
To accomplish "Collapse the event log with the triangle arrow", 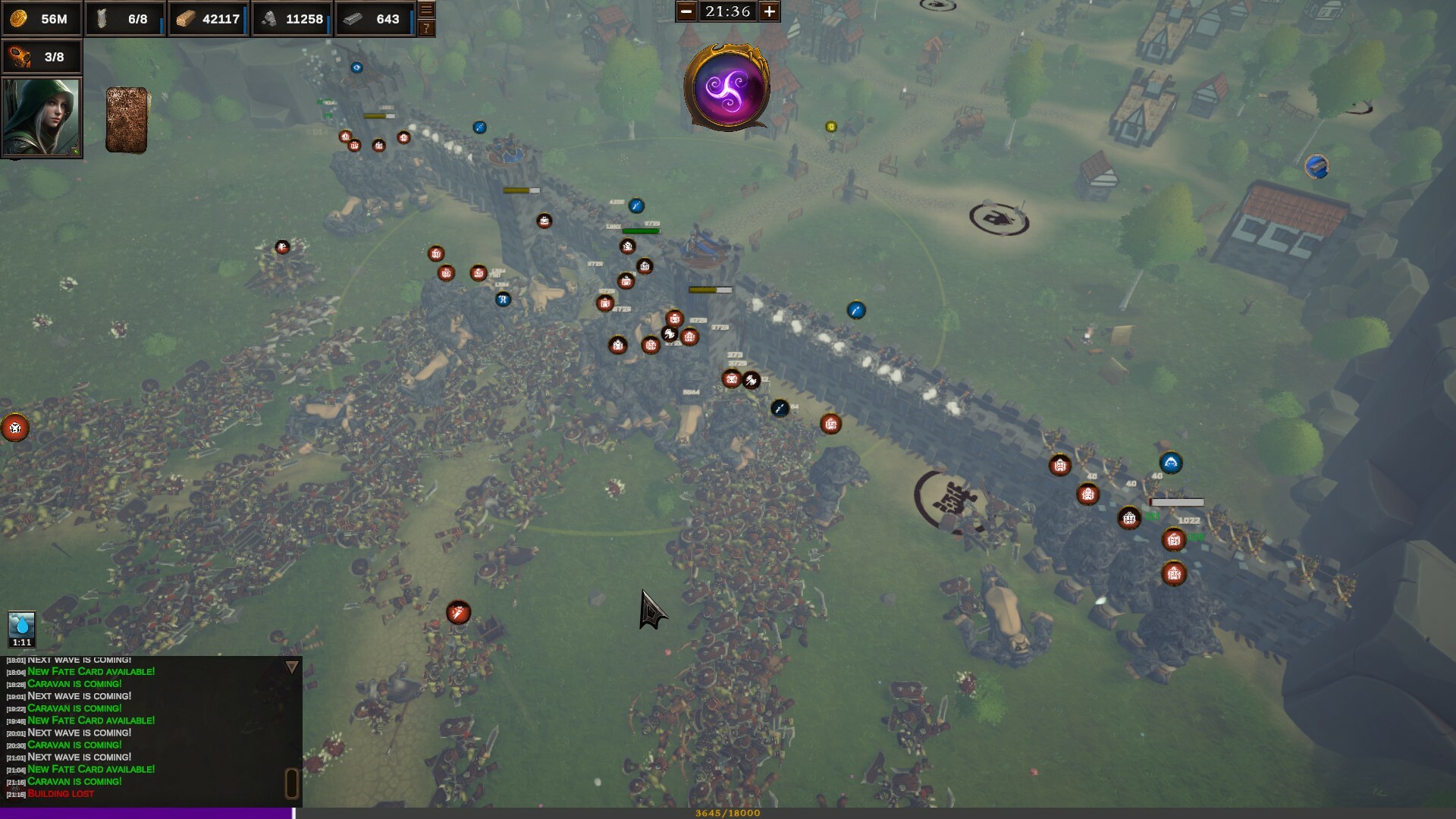I will click(291, 667).
